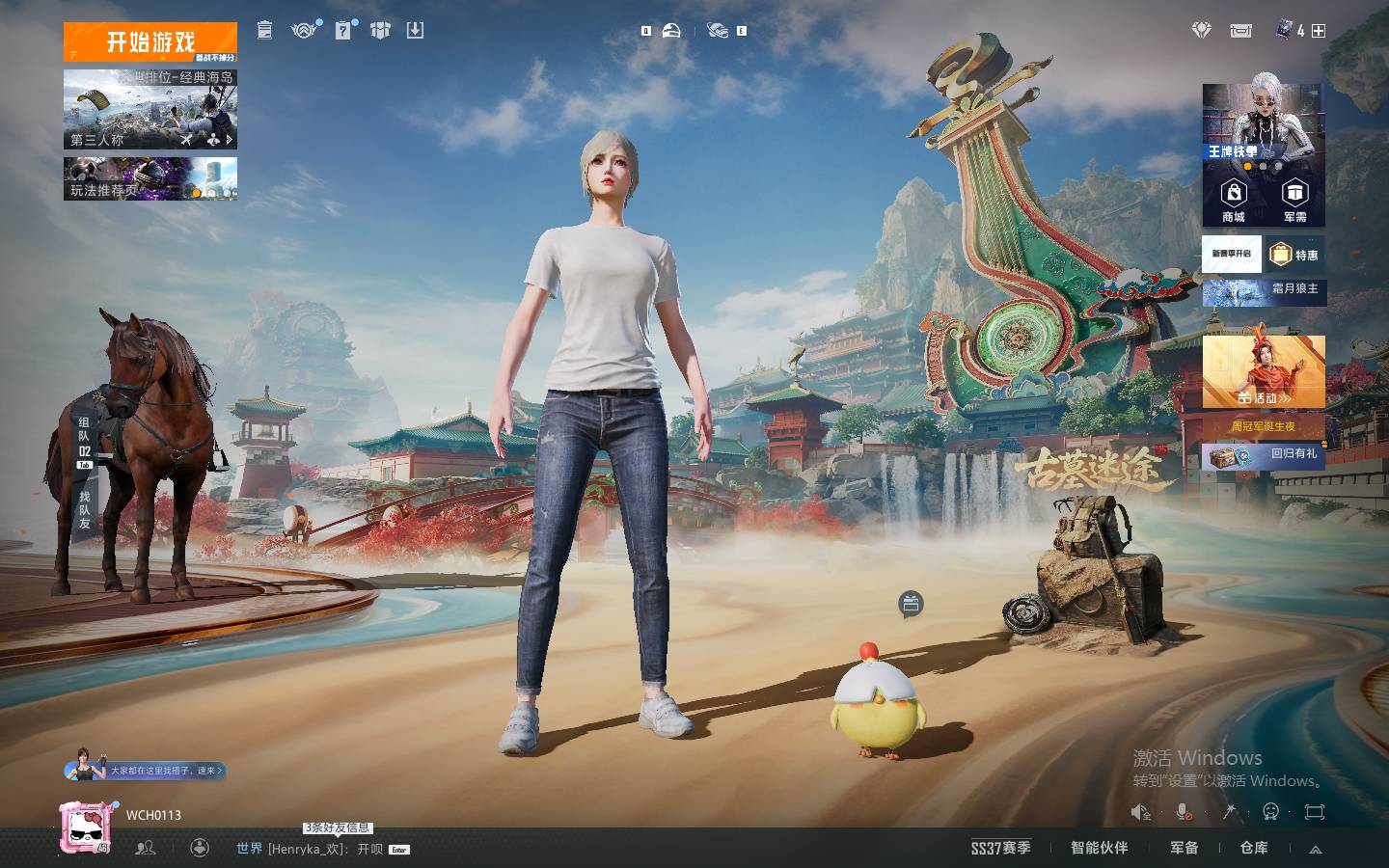
Task: Open the question-mark card icon in top toolbar
Action: 343,31
